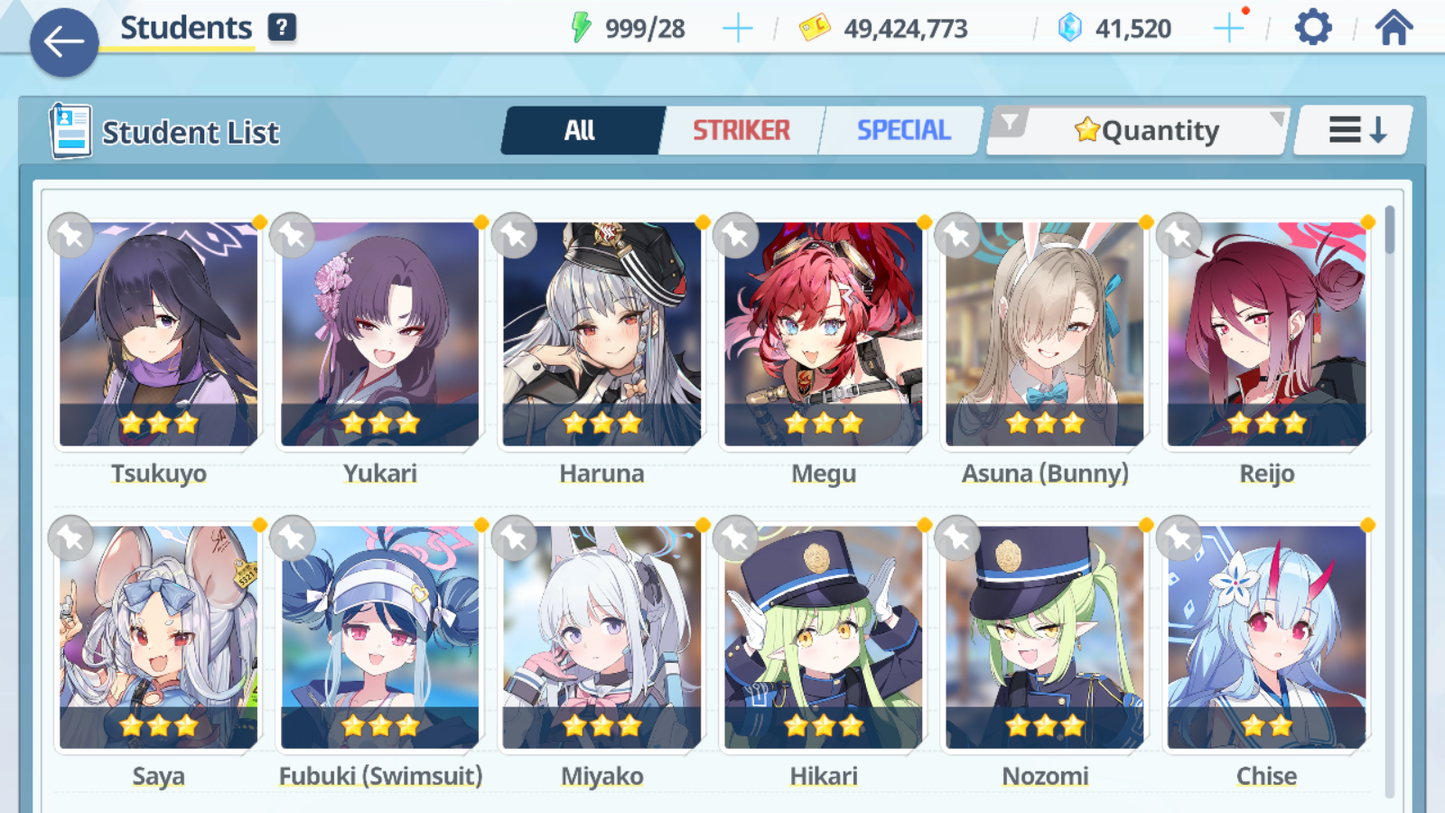Toggle the sort order arrow button
The image size is (1445, 813).
pyautogui.click(x=1356, y=130)
